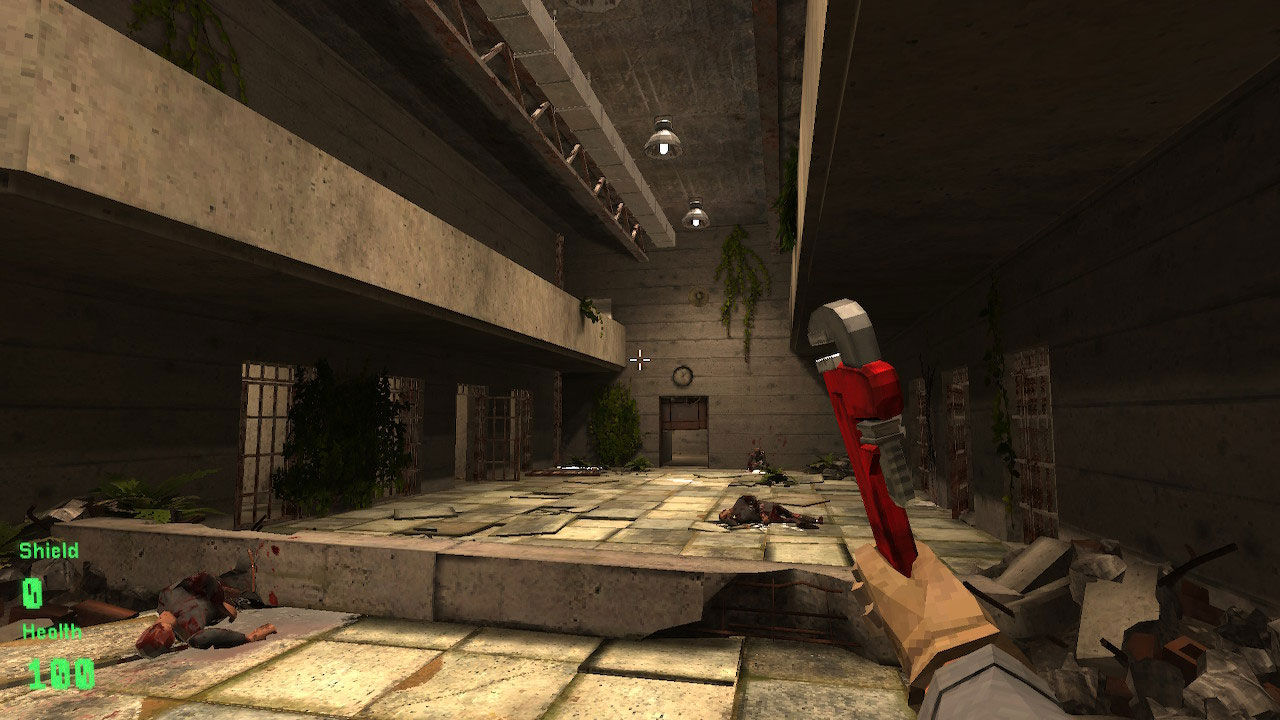
Task: Click the Shield HUD label
Action: (47, 550)
